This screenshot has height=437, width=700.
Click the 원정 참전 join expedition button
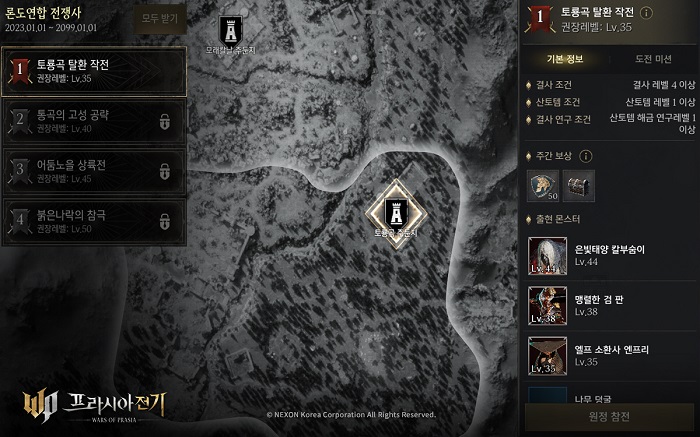pyautogui.click(x=611, y=418)
